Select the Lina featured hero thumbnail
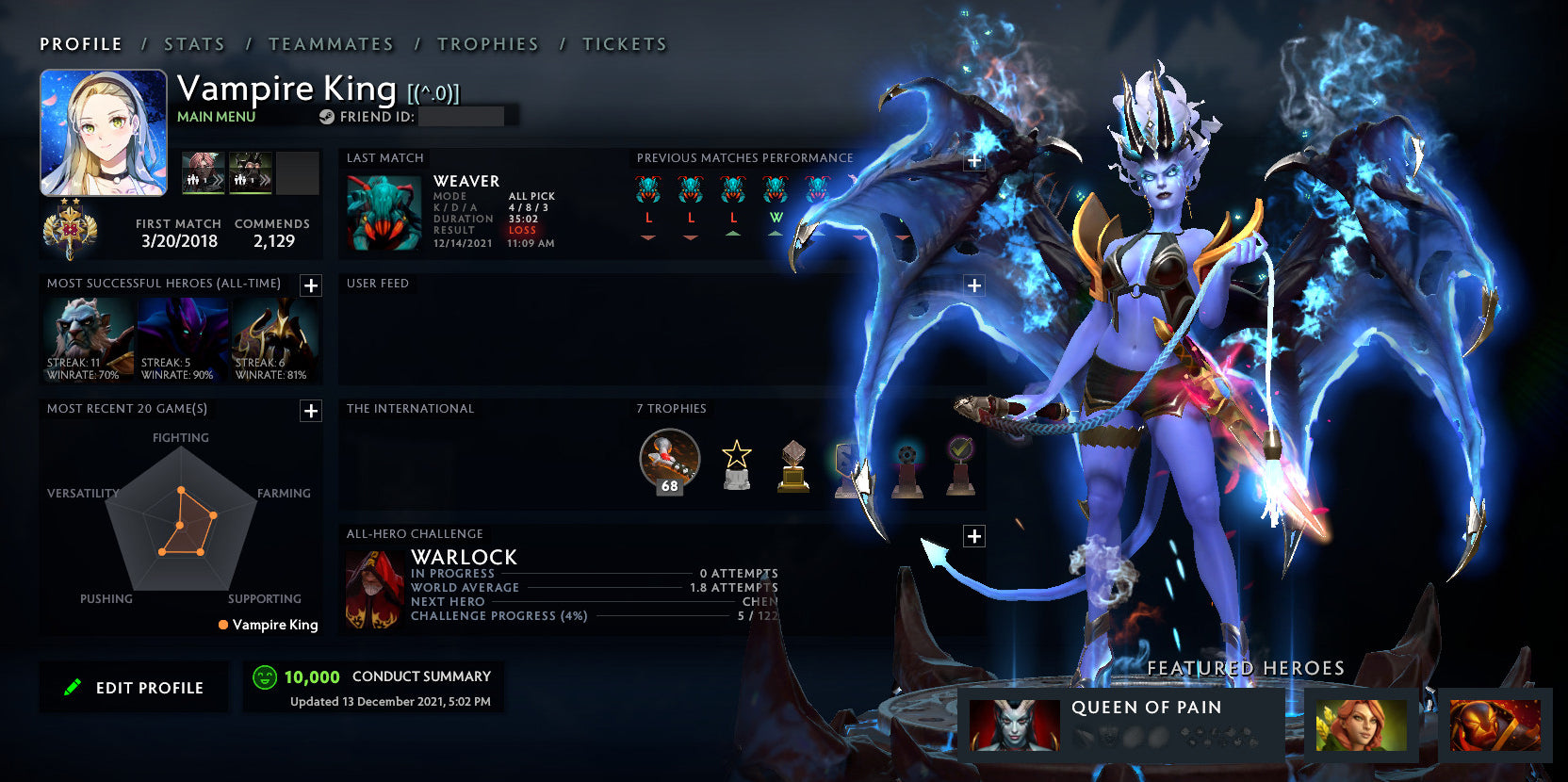 pos(1363,725)
